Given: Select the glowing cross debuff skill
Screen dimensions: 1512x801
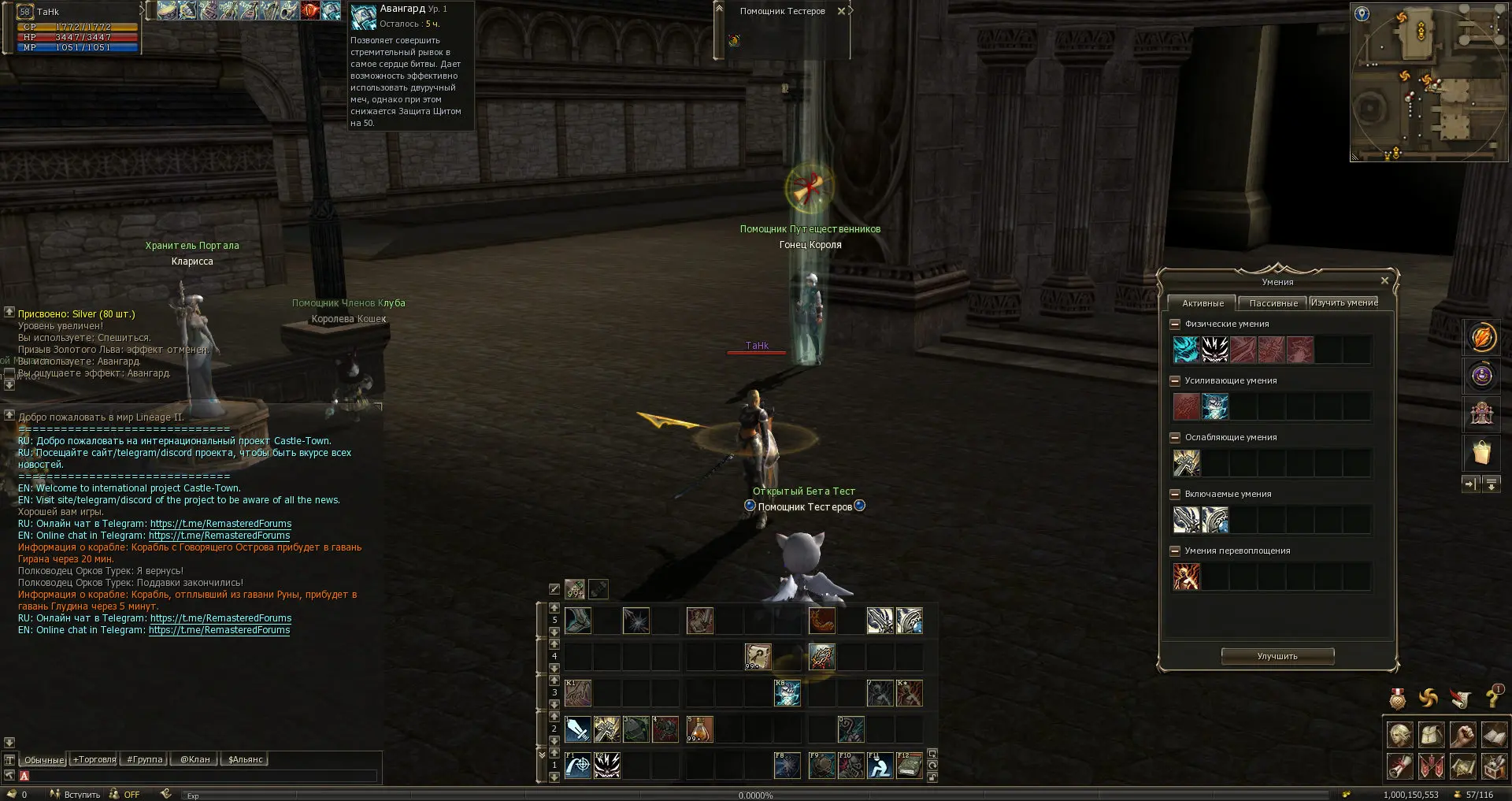Looking at the screenshot, I should 1187,463.
